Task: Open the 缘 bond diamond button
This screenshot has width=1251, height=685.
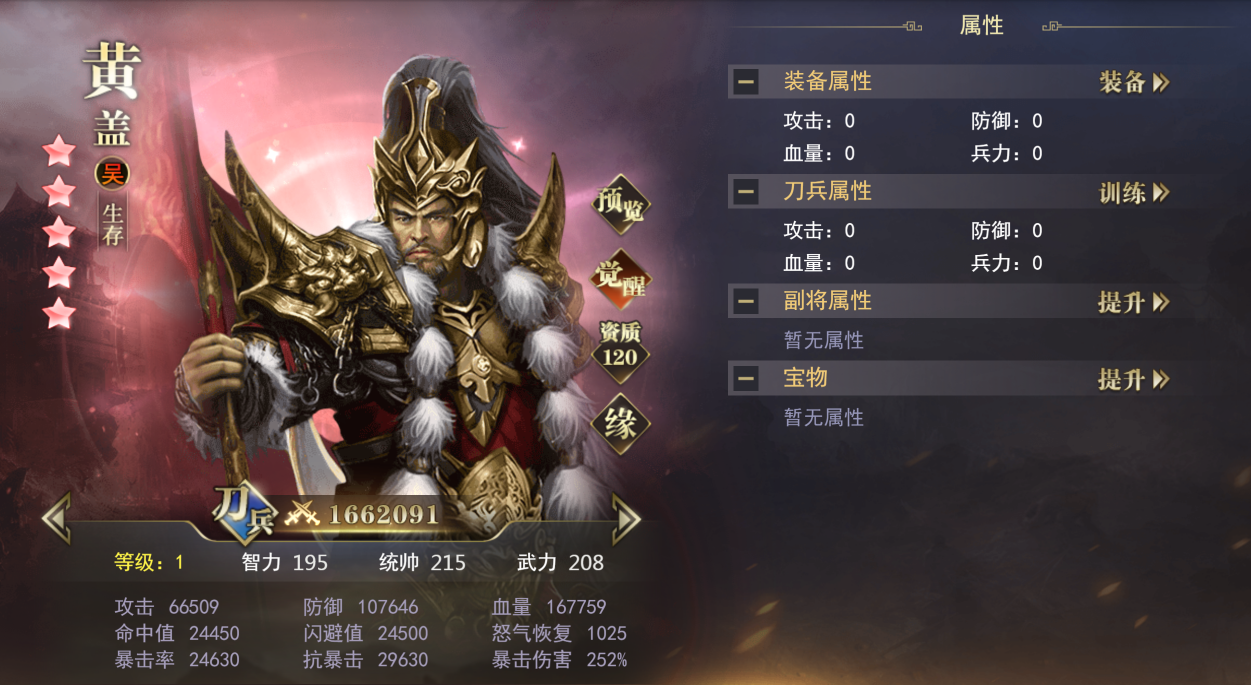Action: click(x=620, y=424)
